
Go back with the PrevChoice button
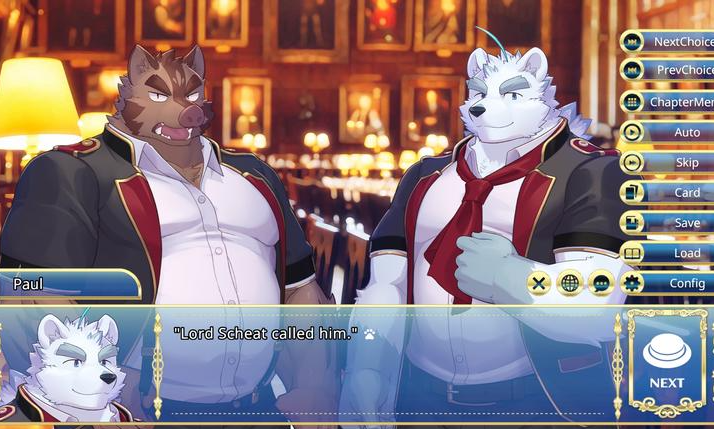coord(668,71)
